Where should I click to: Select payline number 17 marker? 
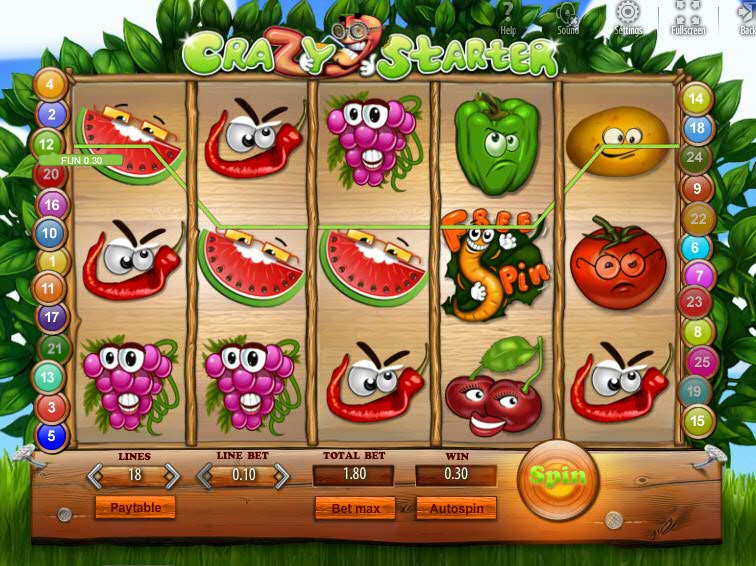[x=50, y=319]
